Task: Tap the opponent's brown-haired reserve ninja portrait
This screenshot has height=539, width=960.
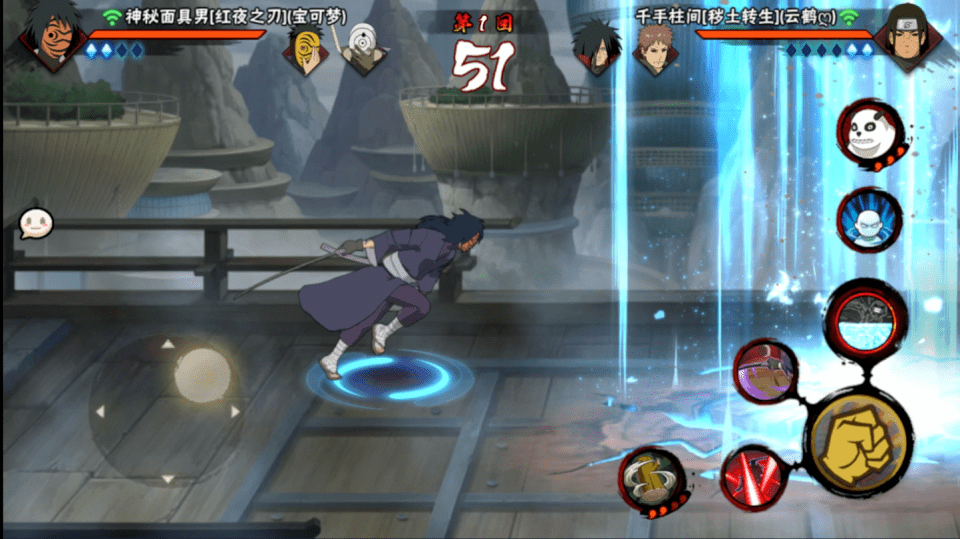Action: coord(652,50)
